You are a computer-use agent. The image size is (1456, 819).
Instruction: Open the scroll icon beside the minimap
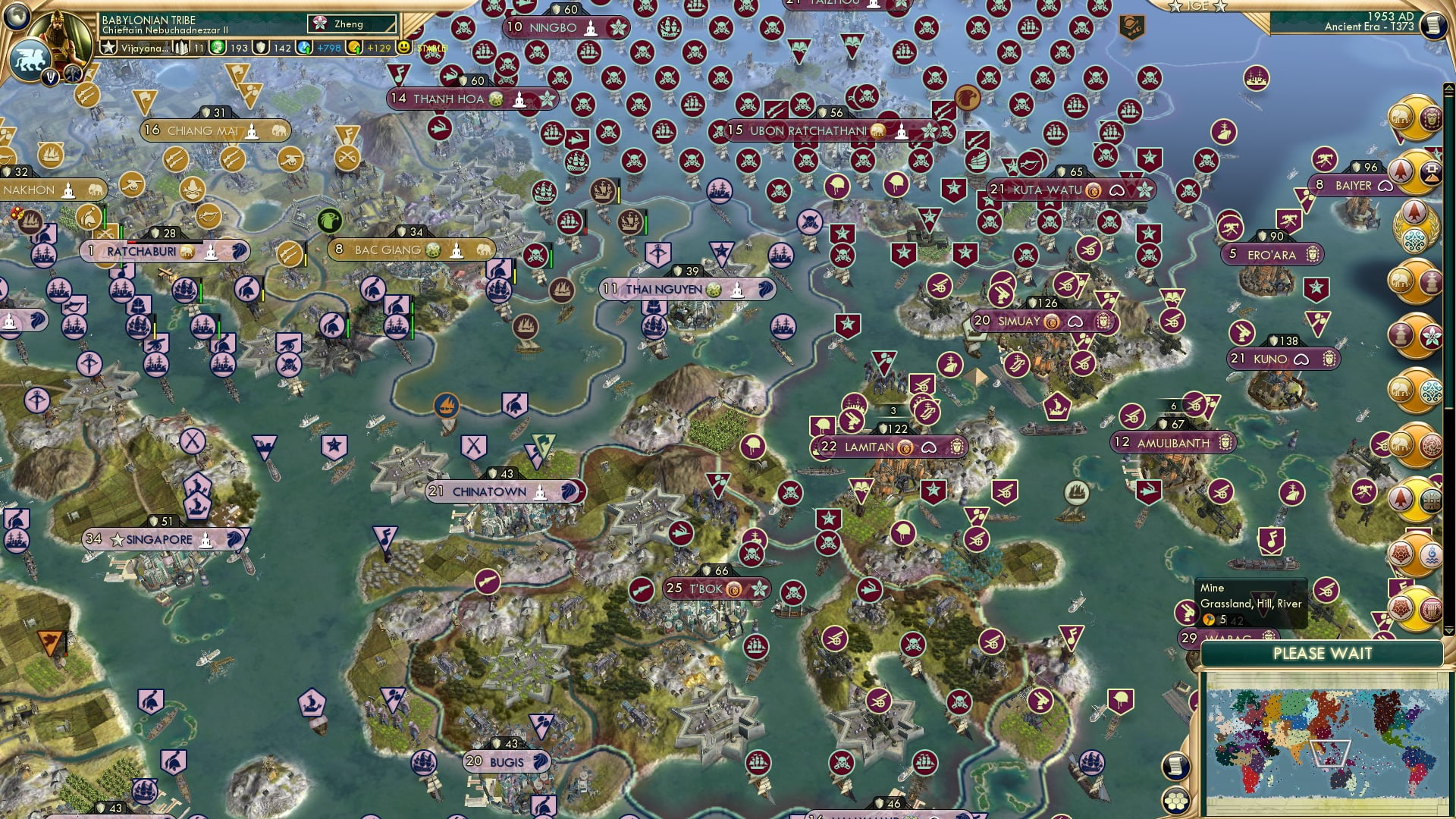click(x=1175, y=766)
